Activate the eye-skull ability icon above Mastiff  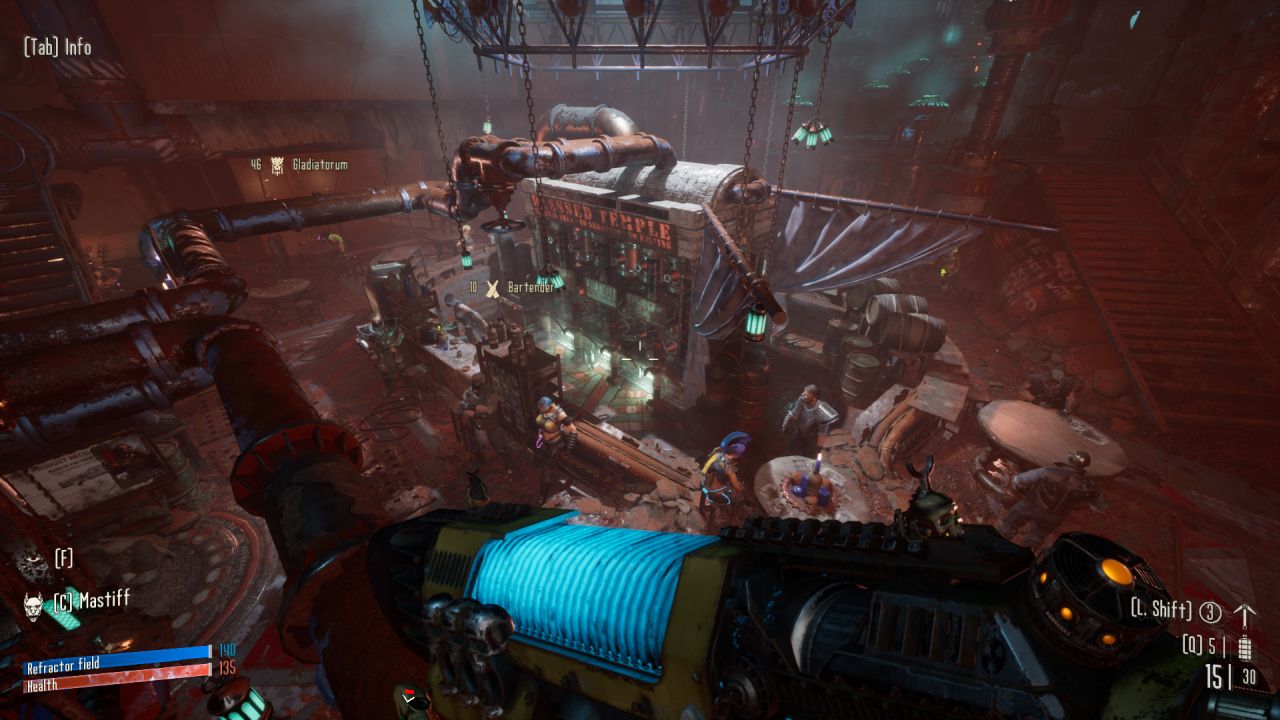32,563
